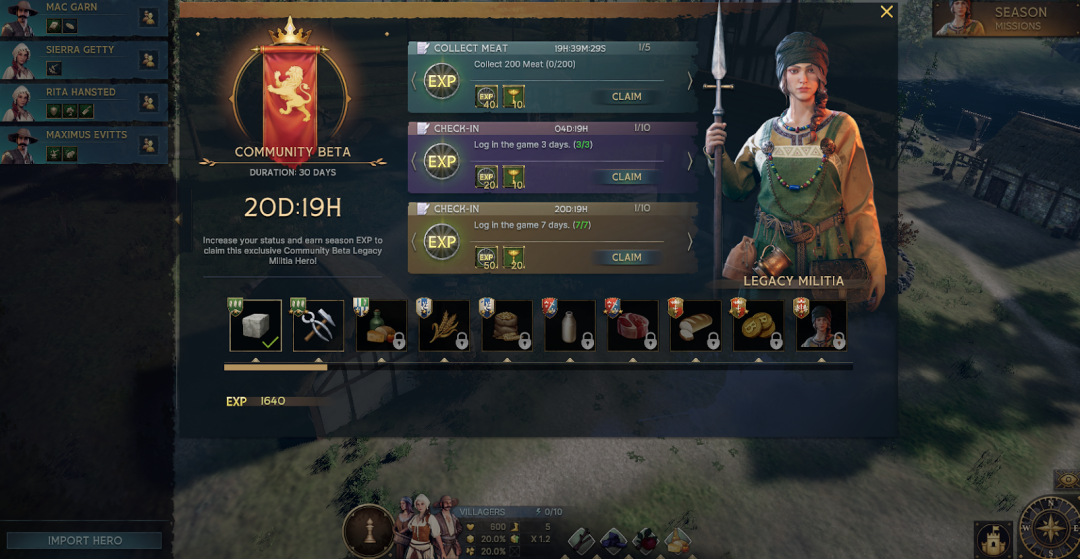
Task: View the locked wheat reward tile
Action: click(x=444, y=326)
